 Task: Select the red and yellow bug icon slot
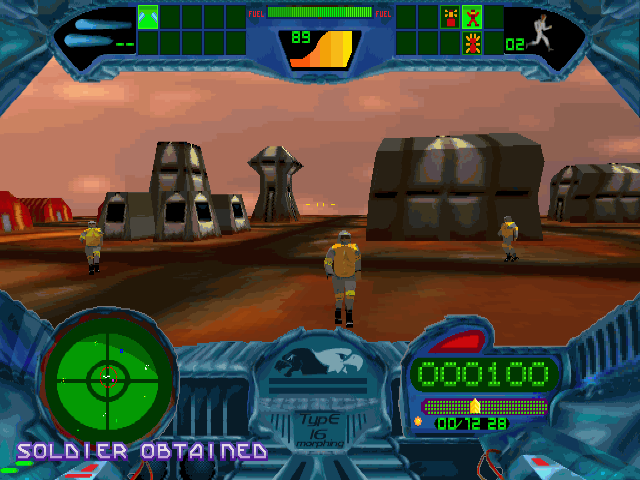[x=472, y=42]
